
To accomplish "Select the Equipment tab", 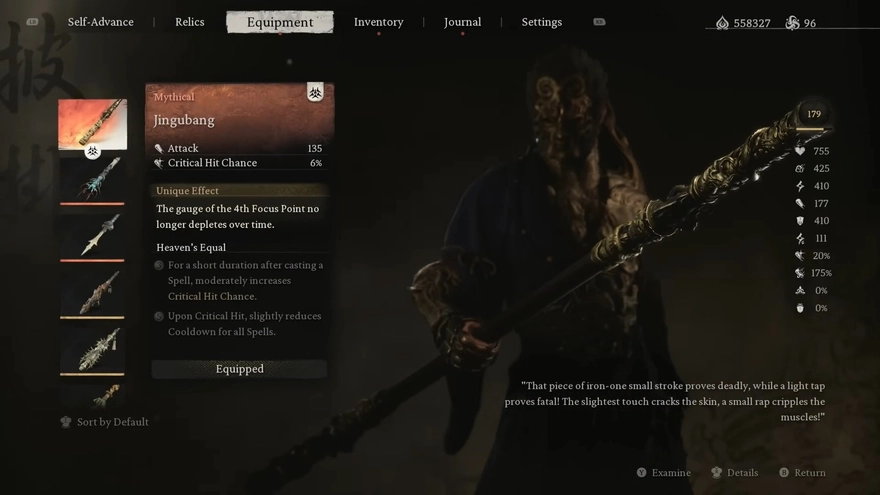I will [280, 22].
